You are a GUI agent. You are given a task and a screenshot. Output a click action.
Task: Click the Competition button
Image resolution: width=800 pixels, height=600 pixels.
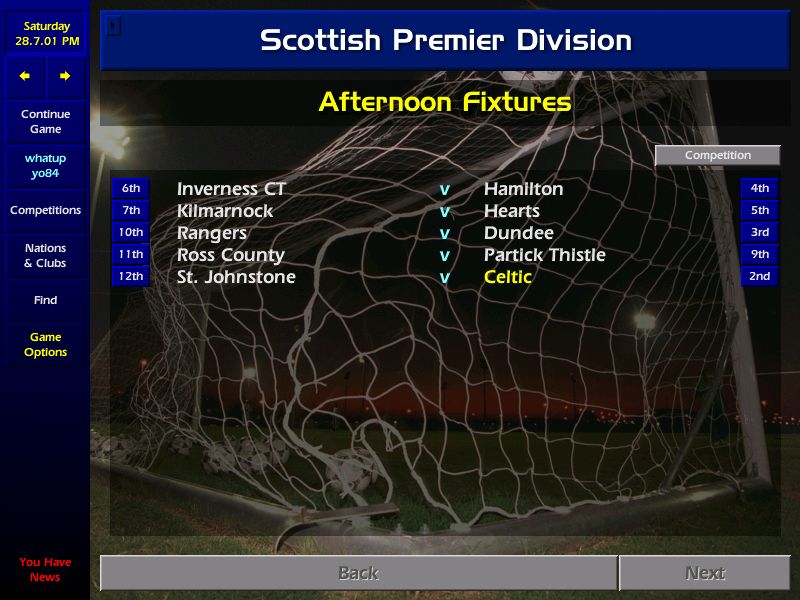point(717,155)
